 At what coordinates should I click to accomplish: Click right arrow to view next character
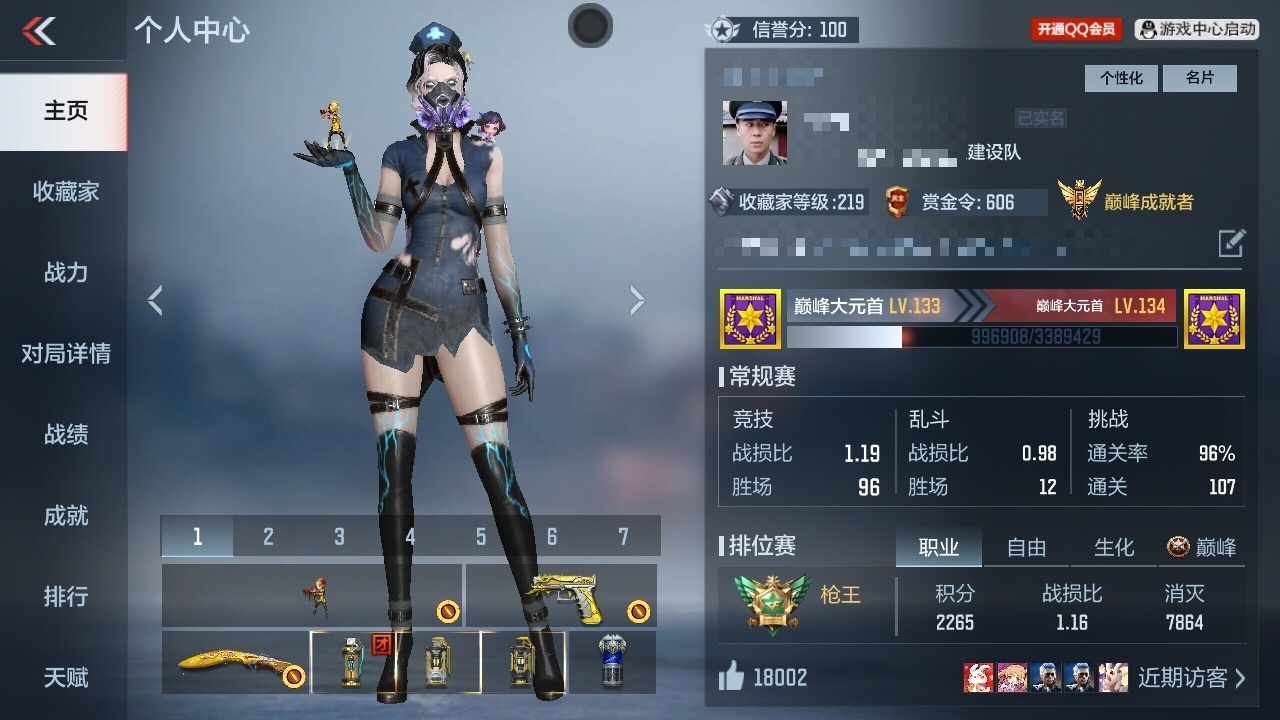click(637, 299)
